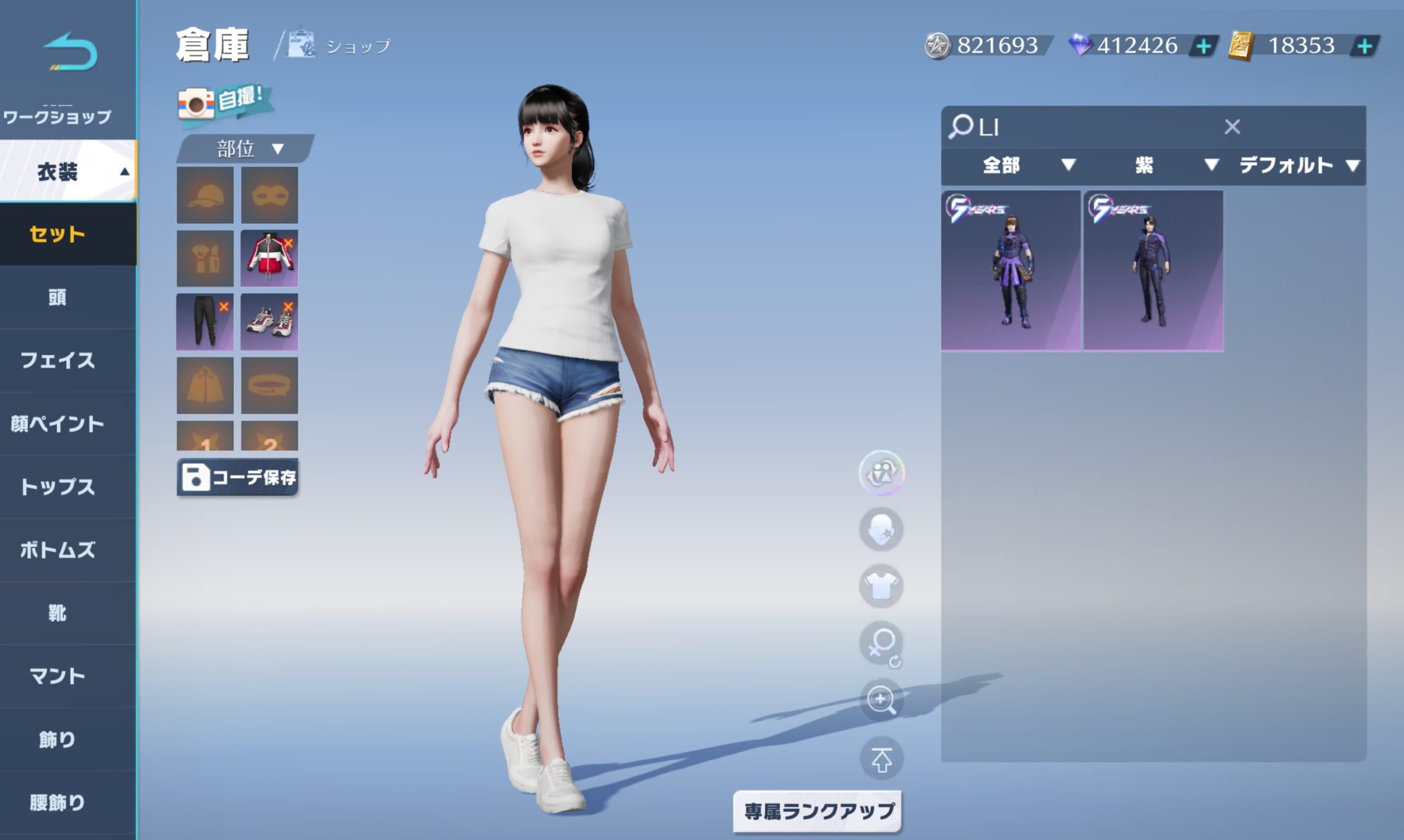This screenshot has width=1404, height=840.
Task: Click the 専属ランクアップ button
Action: pos(818,811)
